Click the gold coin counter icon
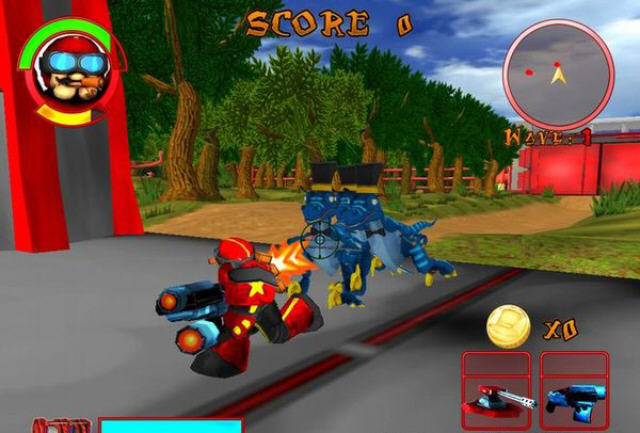Image resolution: width=640 pixels, height=433 pixels. tap(508, 326)
